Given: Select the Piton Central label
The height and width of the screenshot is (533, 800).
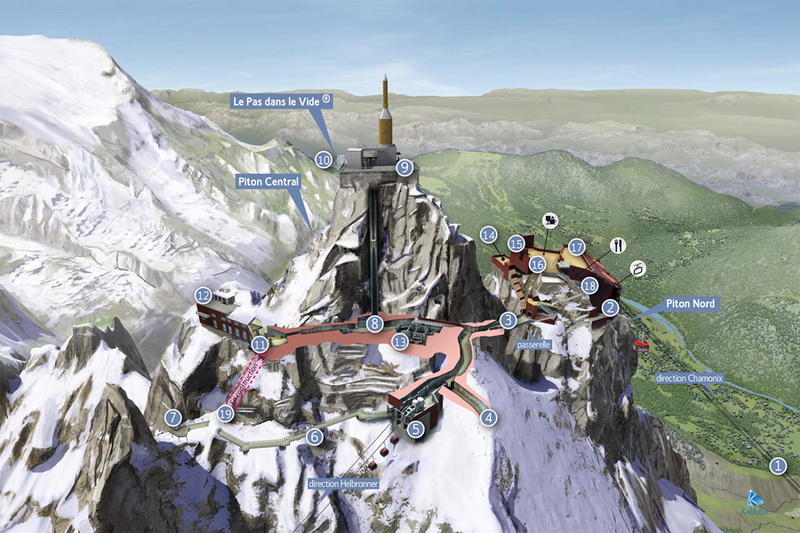Looking at the screenshot, I should (x=267, y=182).
